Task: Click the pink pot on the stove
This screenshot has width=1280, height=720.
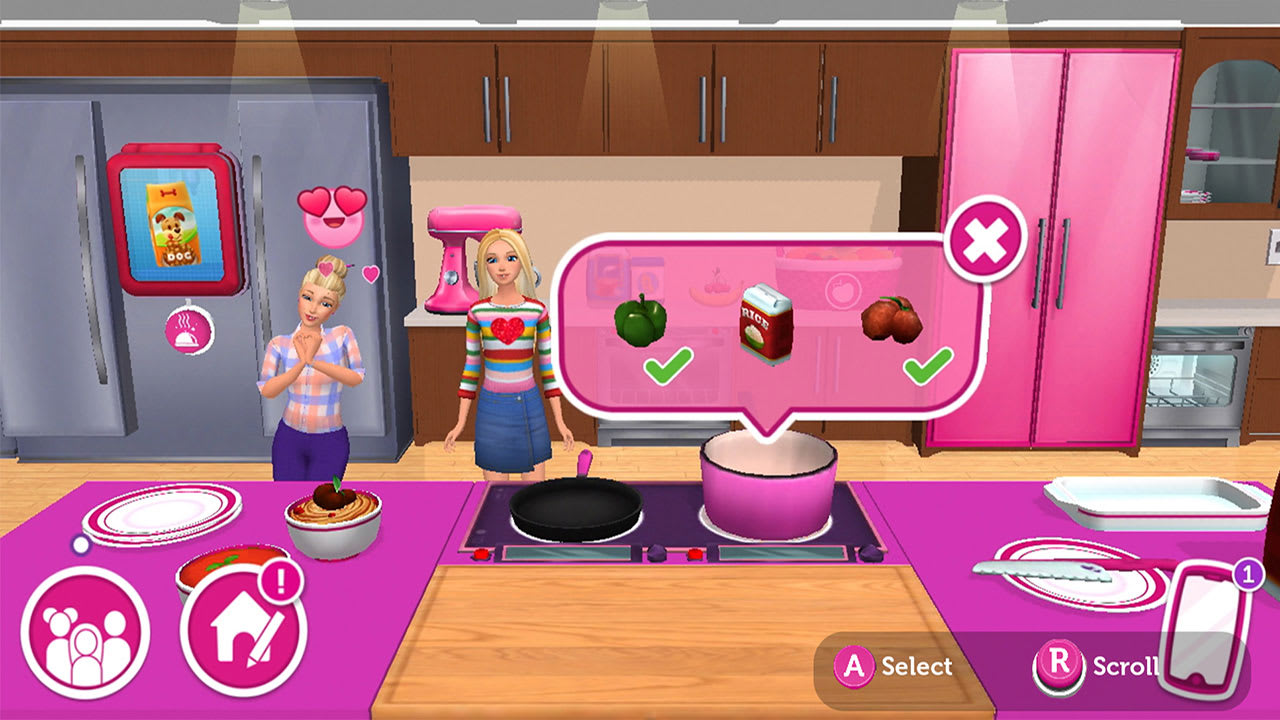Action: pyautogui.click(x=768, y=490)
